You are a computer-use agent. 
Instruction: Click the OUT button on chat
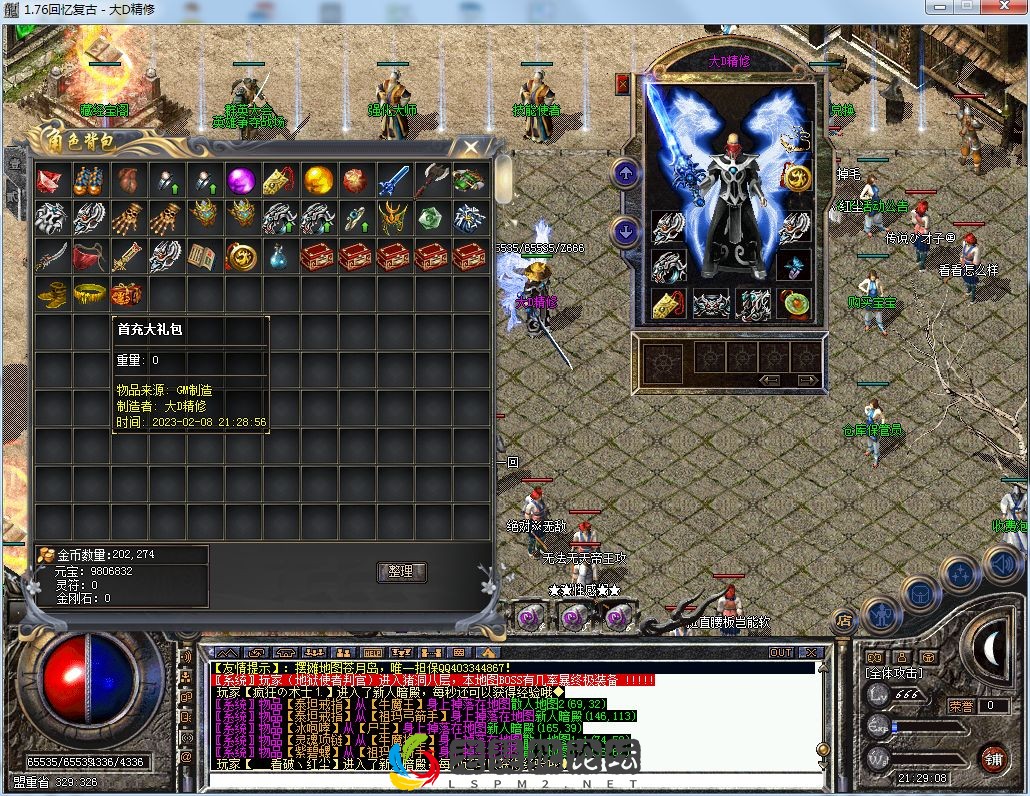[781, 652]
